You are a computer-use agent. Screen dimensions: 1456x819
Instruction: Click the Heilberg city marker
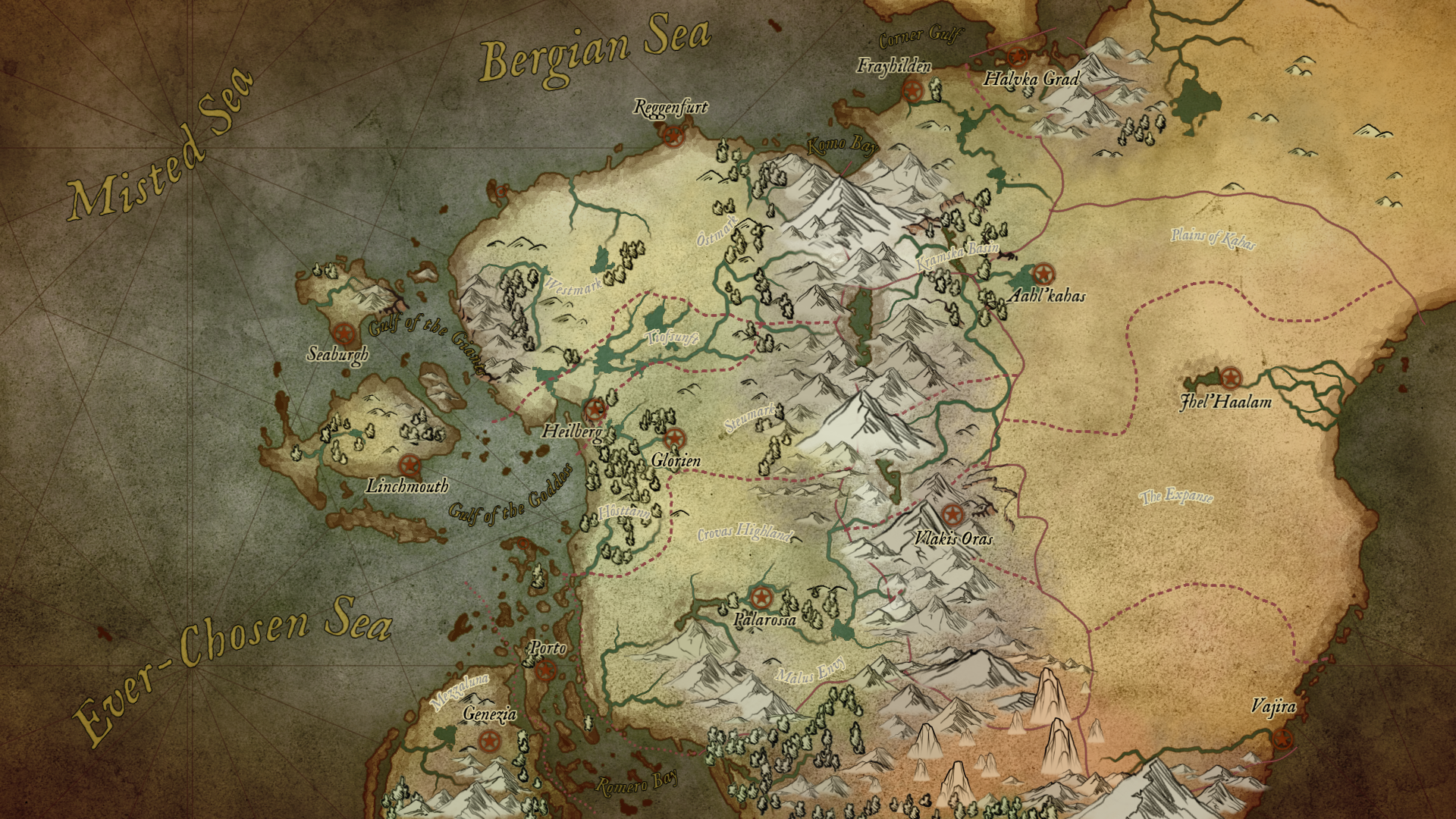coord(595,409)
